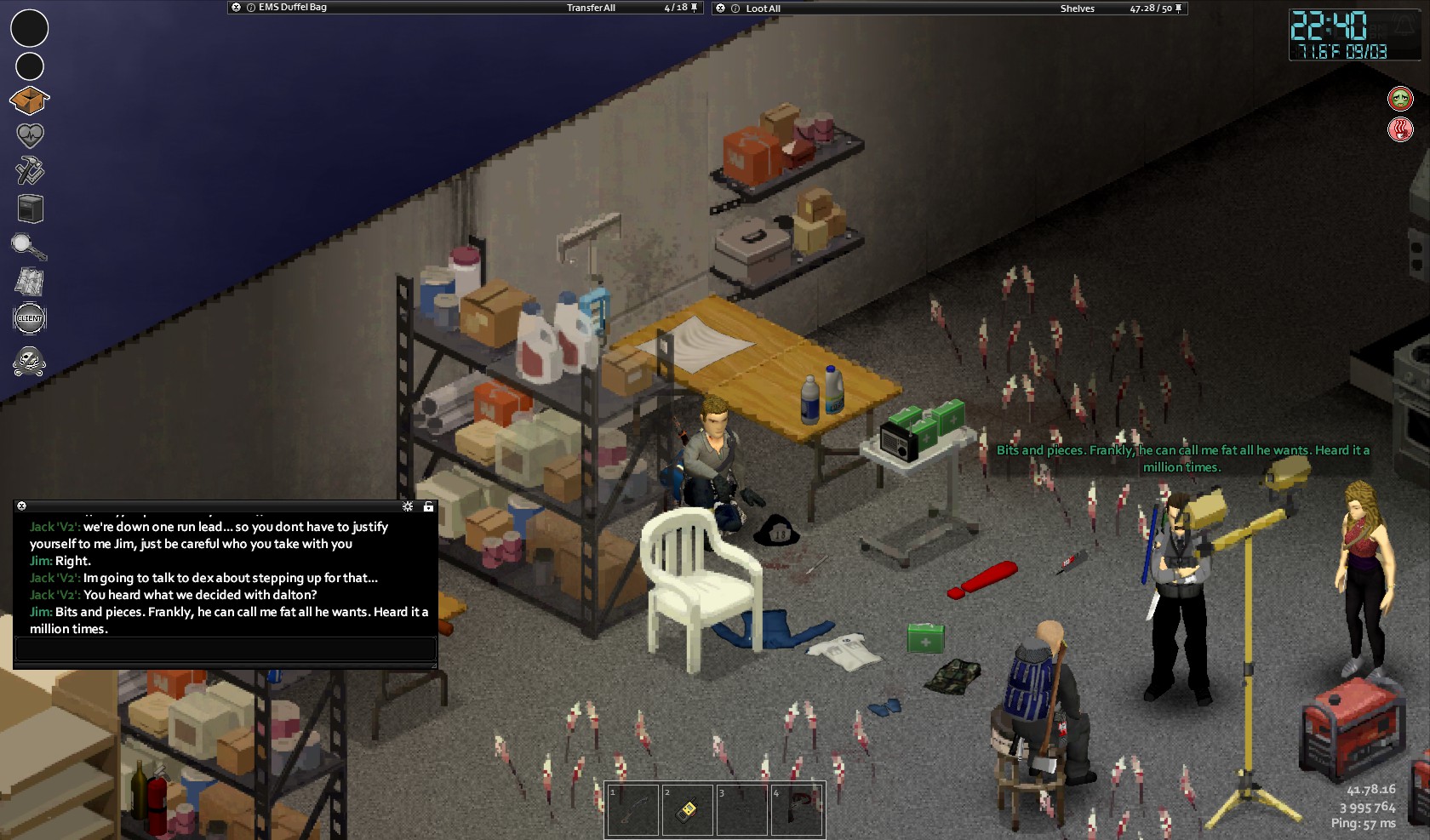Image resolution: width=1430 pixels, height=840 pixels.
Task: Toggle the furniture movables tool
Action: pos(30,209)
